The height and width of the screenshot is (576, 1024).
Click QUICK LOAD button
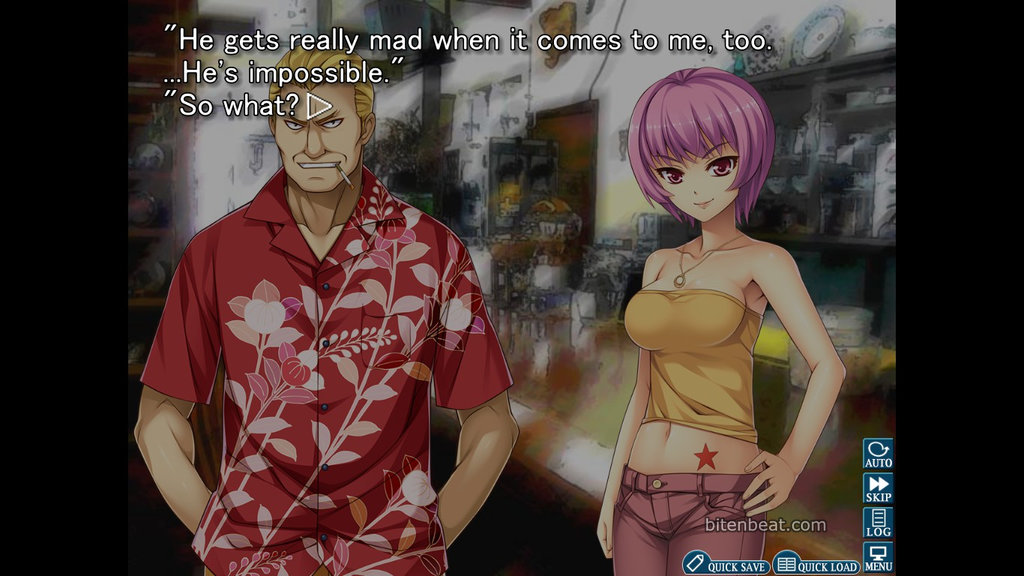click(817, 565)
